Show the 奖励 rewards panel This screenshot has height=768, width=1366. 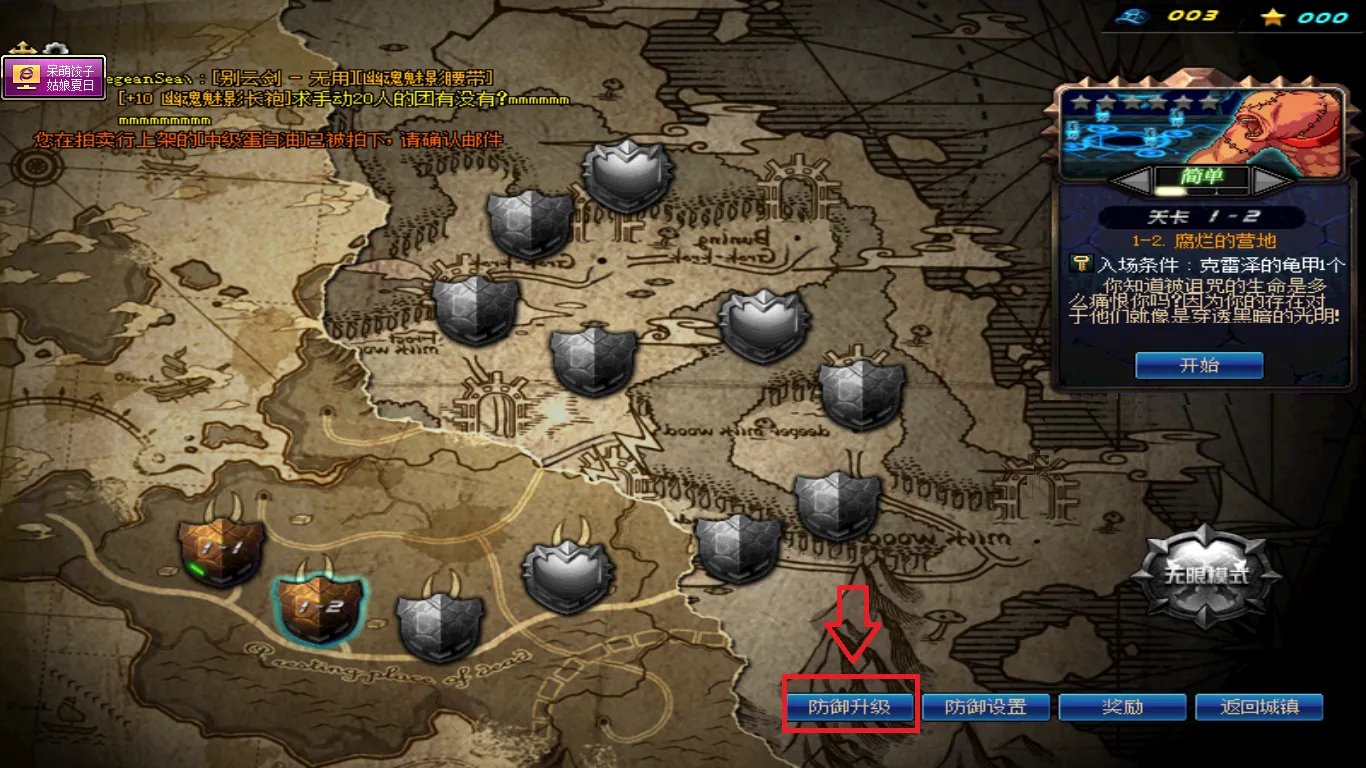1122,707
